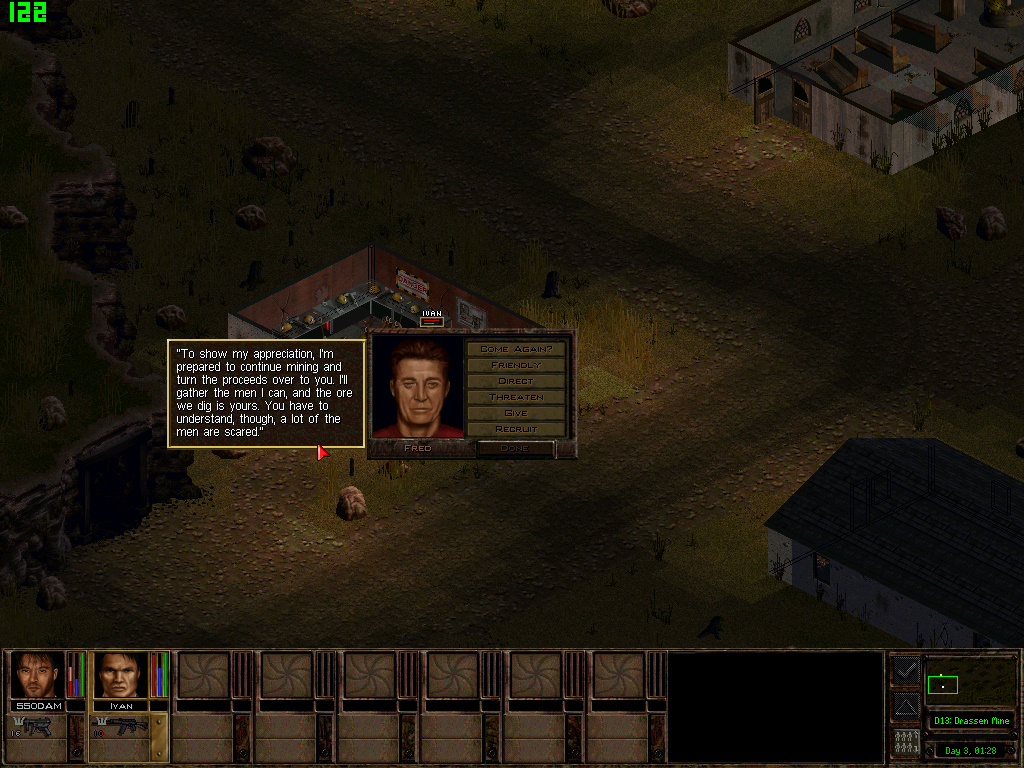Click 550DAM's submachine gun weapon slot

click(x=38, y=727)
